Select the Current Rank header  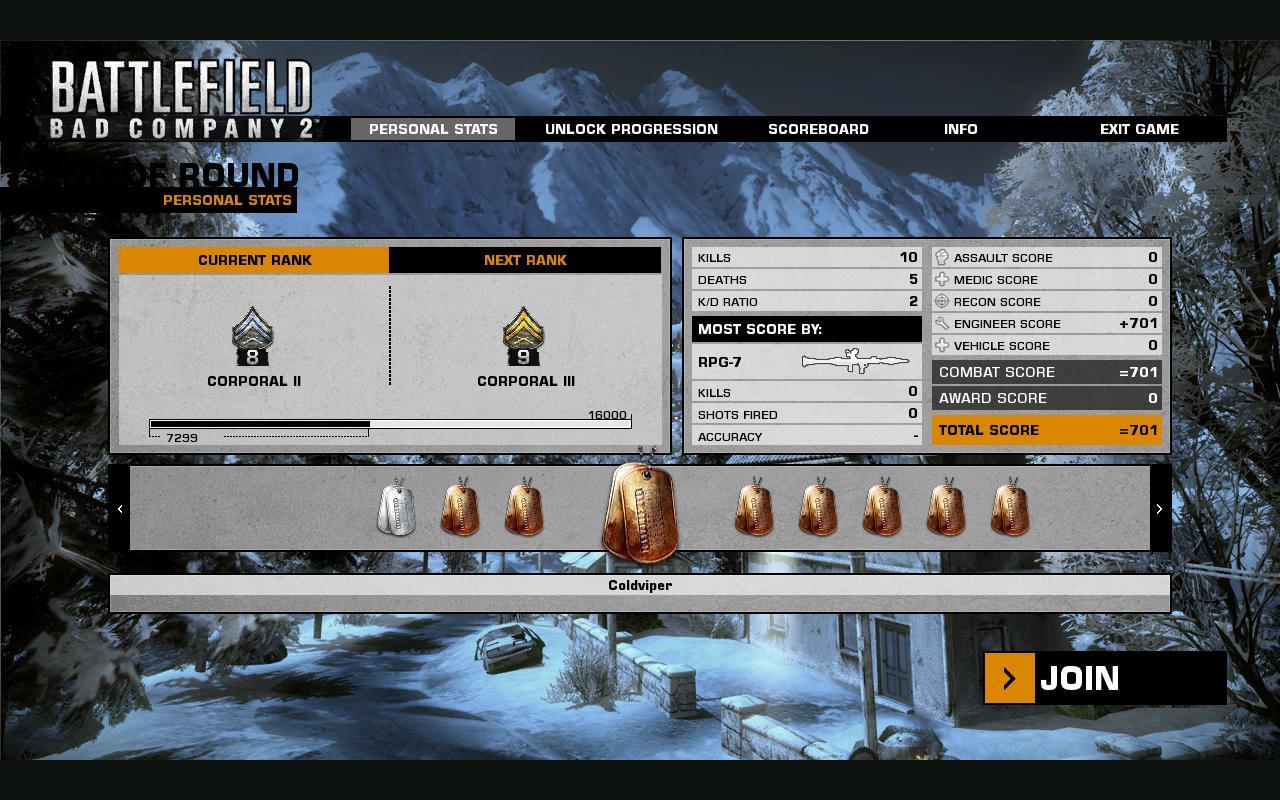tap(254, 260)
